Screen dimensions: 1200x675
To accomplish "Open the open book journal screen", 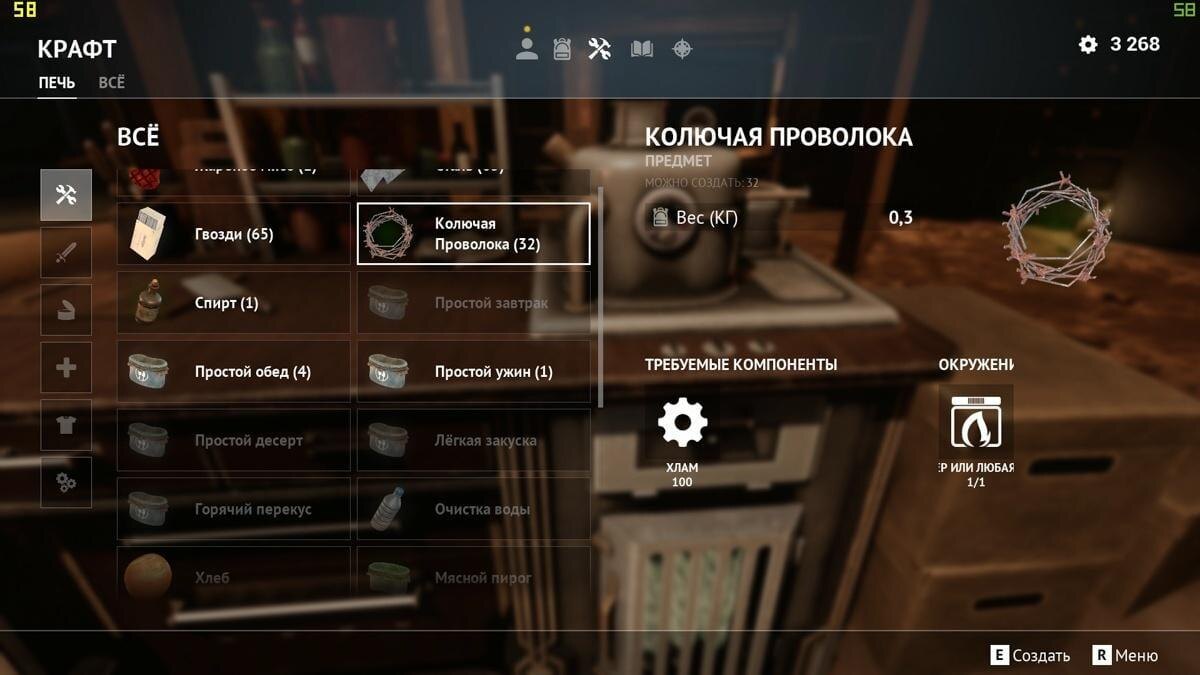I will pos(641,49).
